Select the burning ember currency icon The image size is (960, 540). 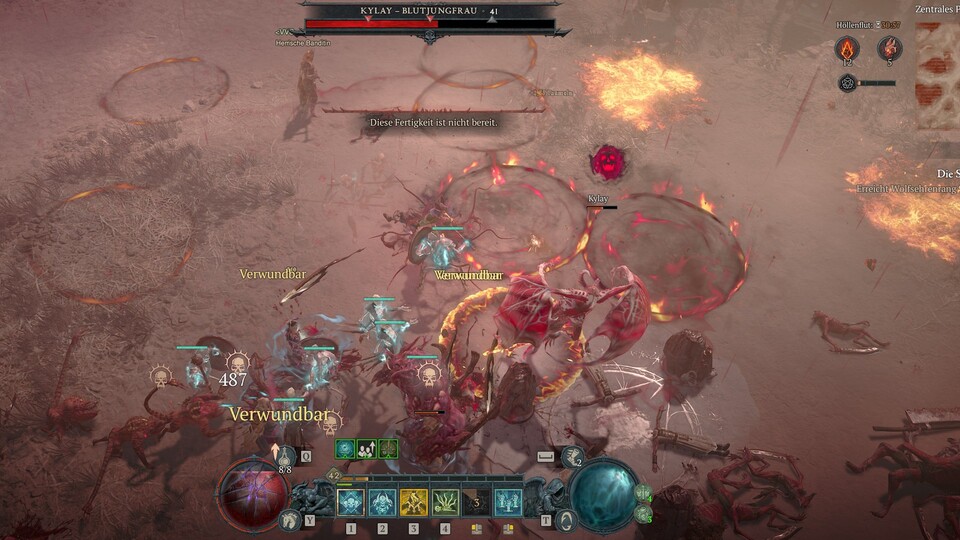click(x=848, y=48)
